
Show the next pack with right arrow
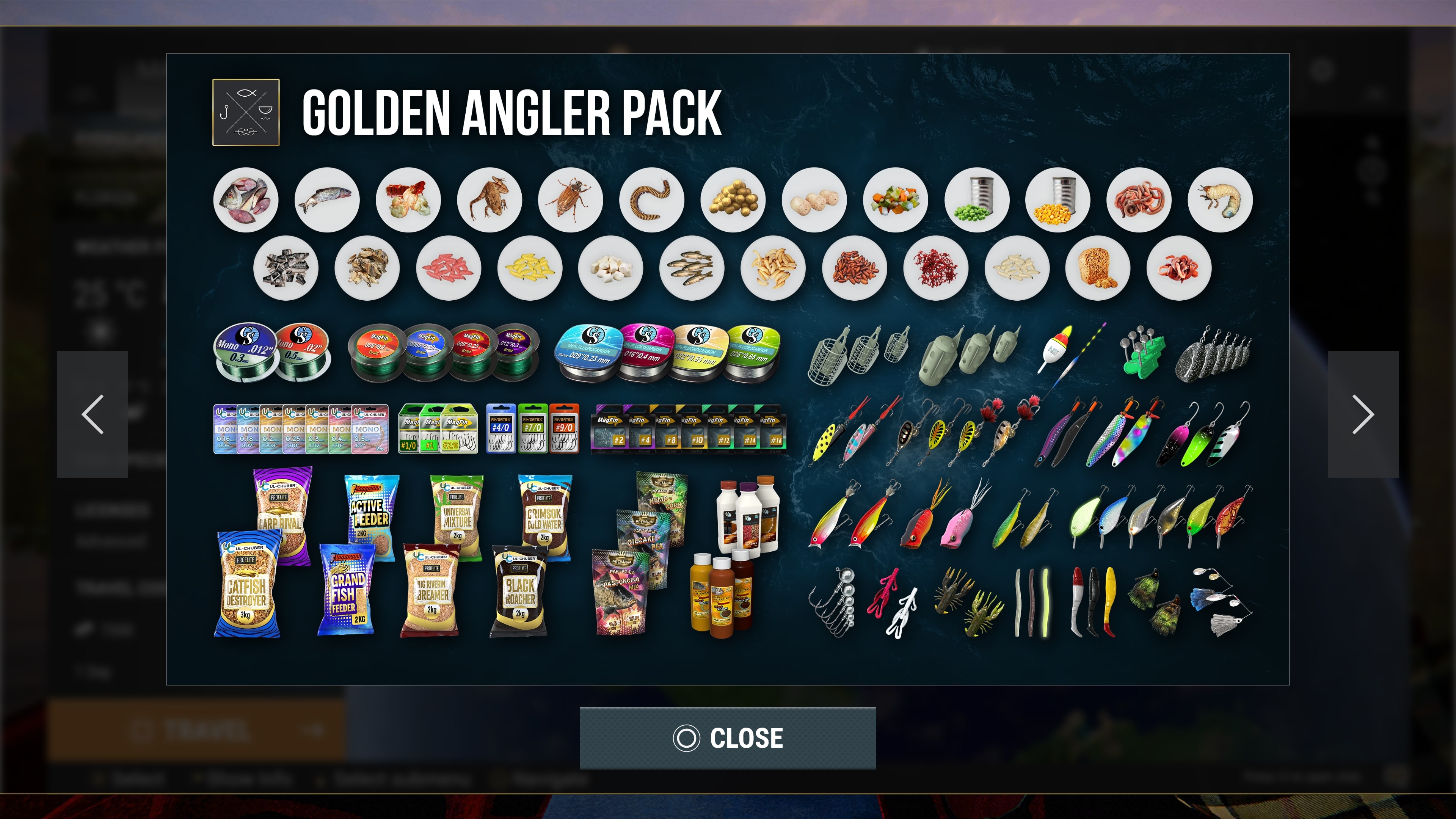click(x=1363, y=414)
